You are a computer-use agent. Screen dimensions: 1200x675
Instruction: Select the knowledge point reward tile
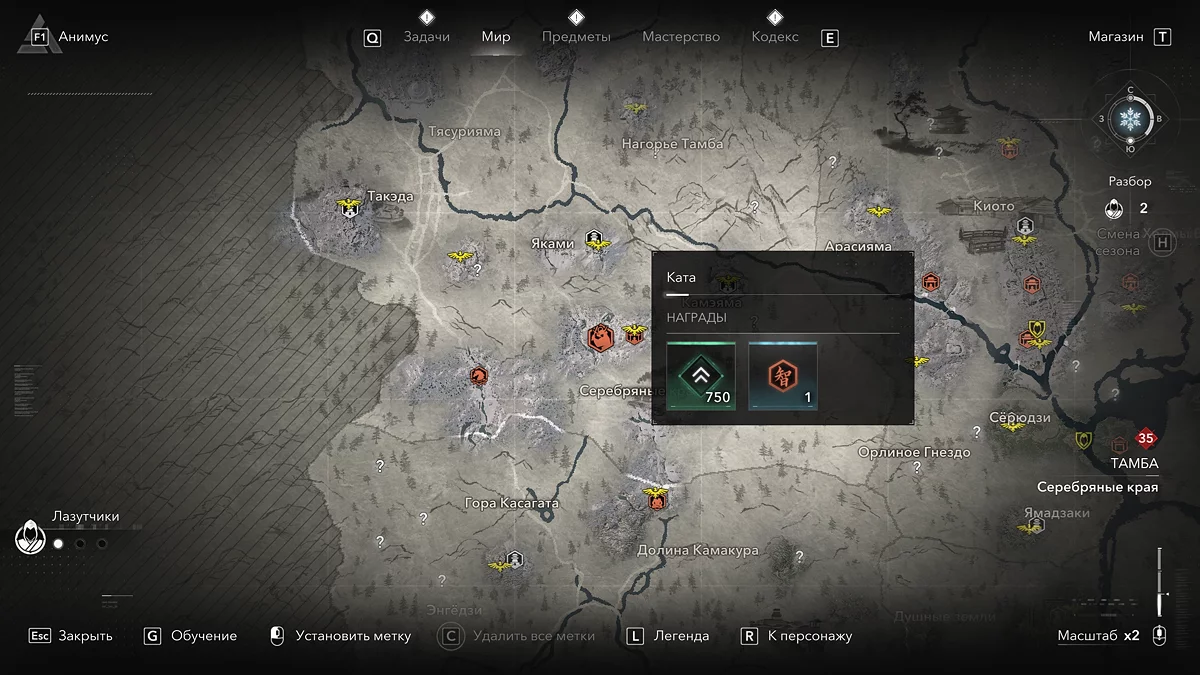pos(783,375)
